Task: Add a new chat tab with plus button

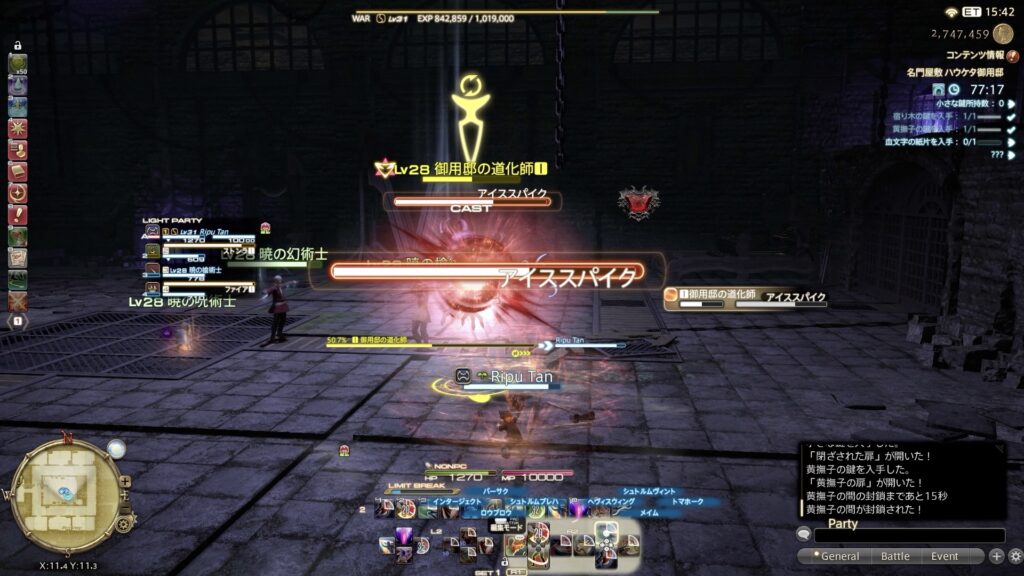Action: pos(996,556)
